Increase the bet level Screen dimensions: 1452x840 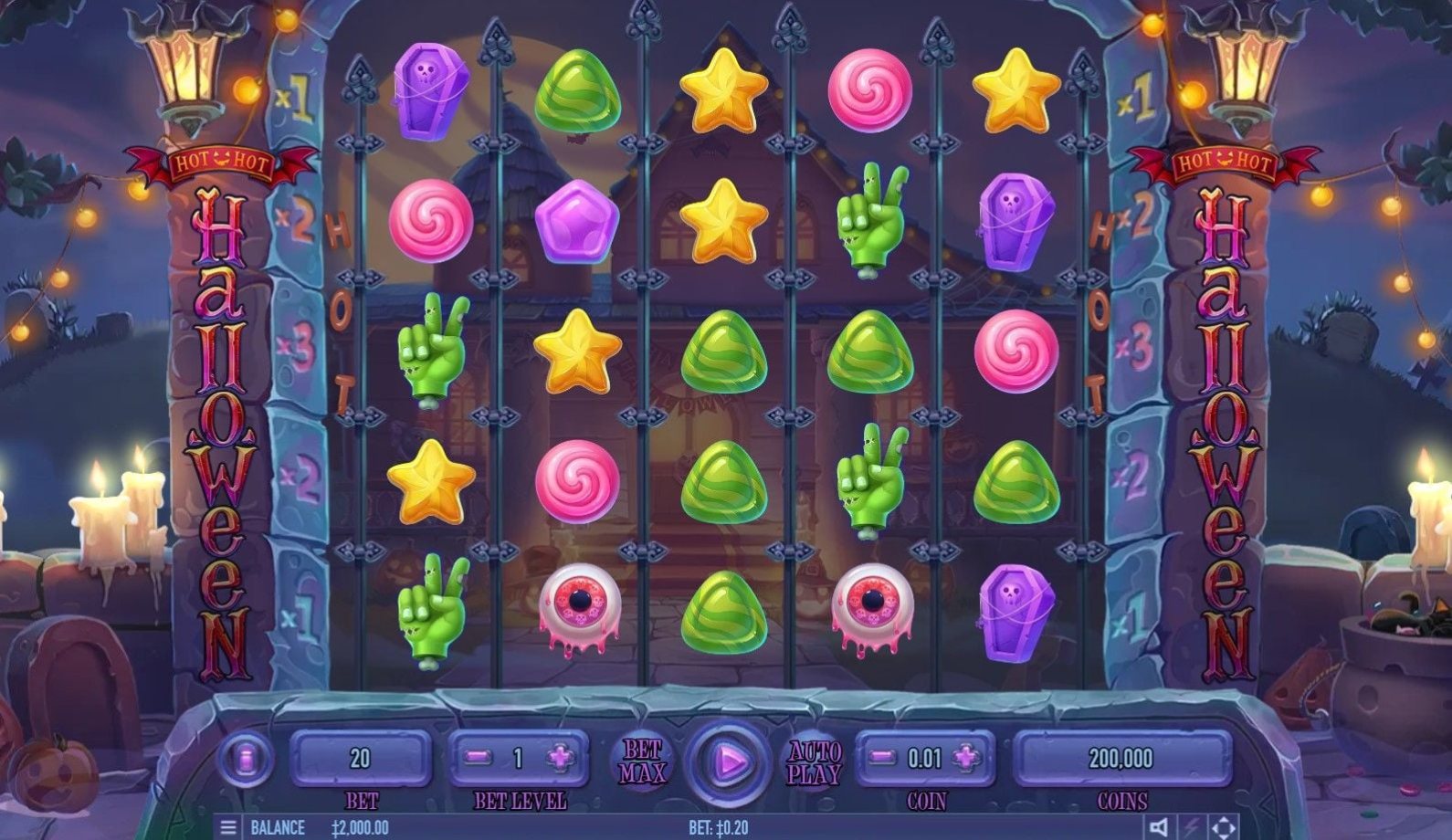560,758
